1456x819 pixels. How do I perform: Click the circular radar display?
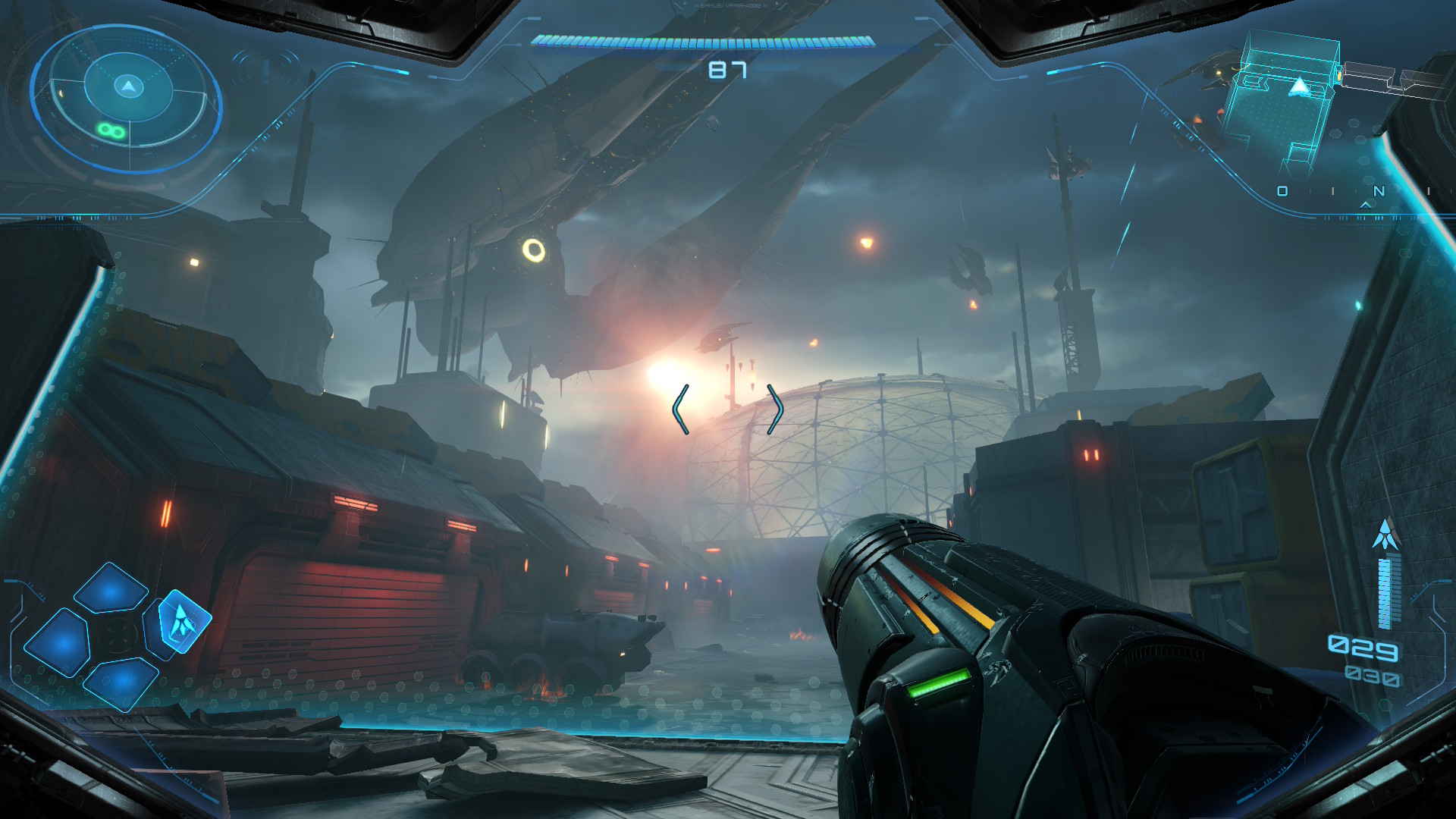point(127,97)
